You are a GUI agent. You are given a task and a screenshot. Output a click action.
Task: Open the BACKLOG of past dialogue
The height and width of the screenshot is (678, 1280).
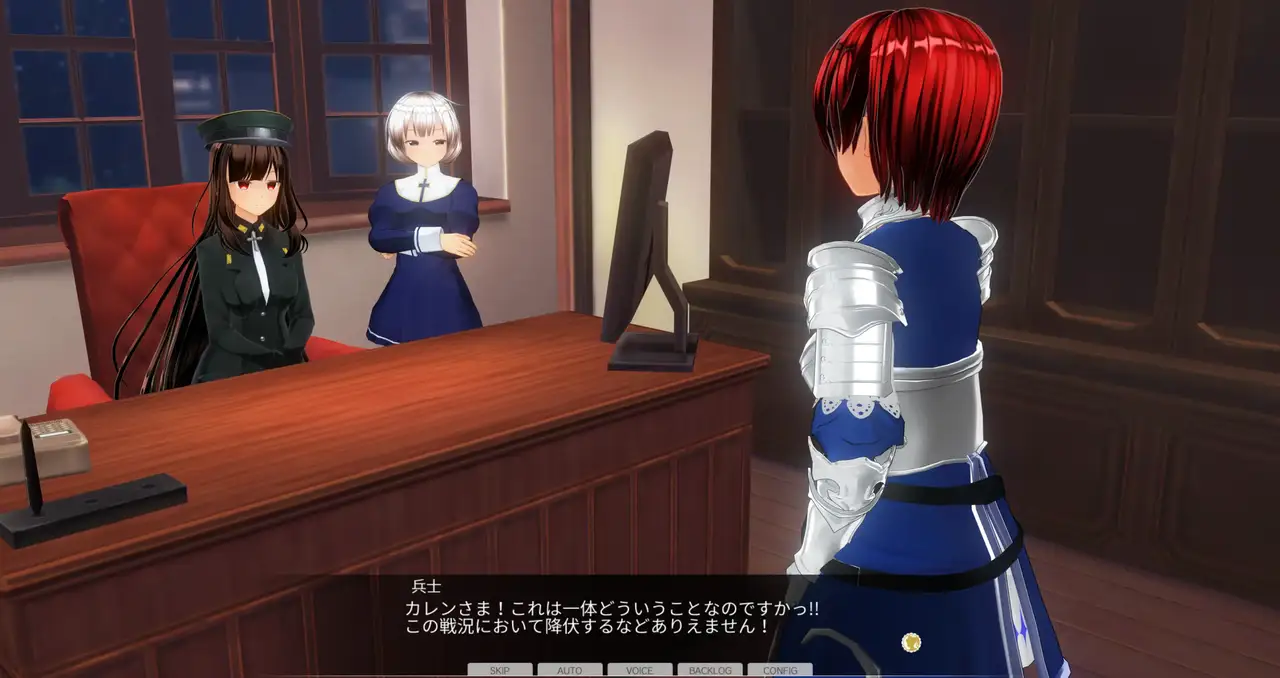(x=709, y=670)
